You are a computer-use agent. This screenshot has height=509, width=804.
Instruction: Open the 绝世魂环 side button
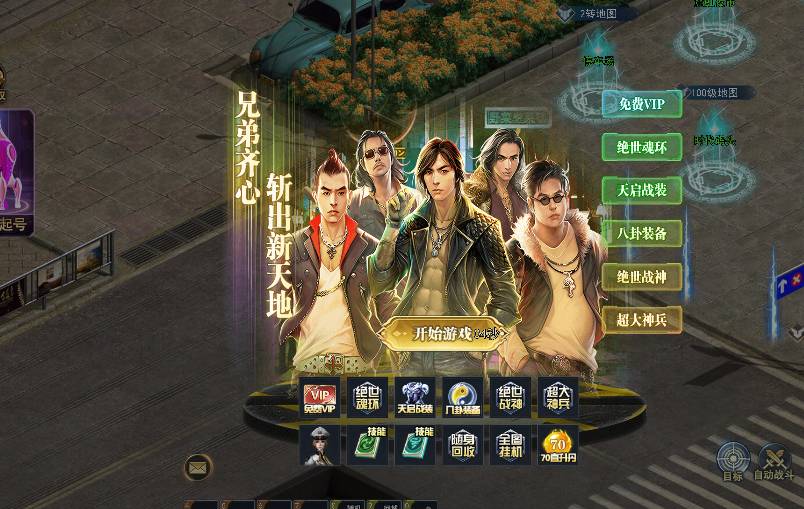point(641,147)
